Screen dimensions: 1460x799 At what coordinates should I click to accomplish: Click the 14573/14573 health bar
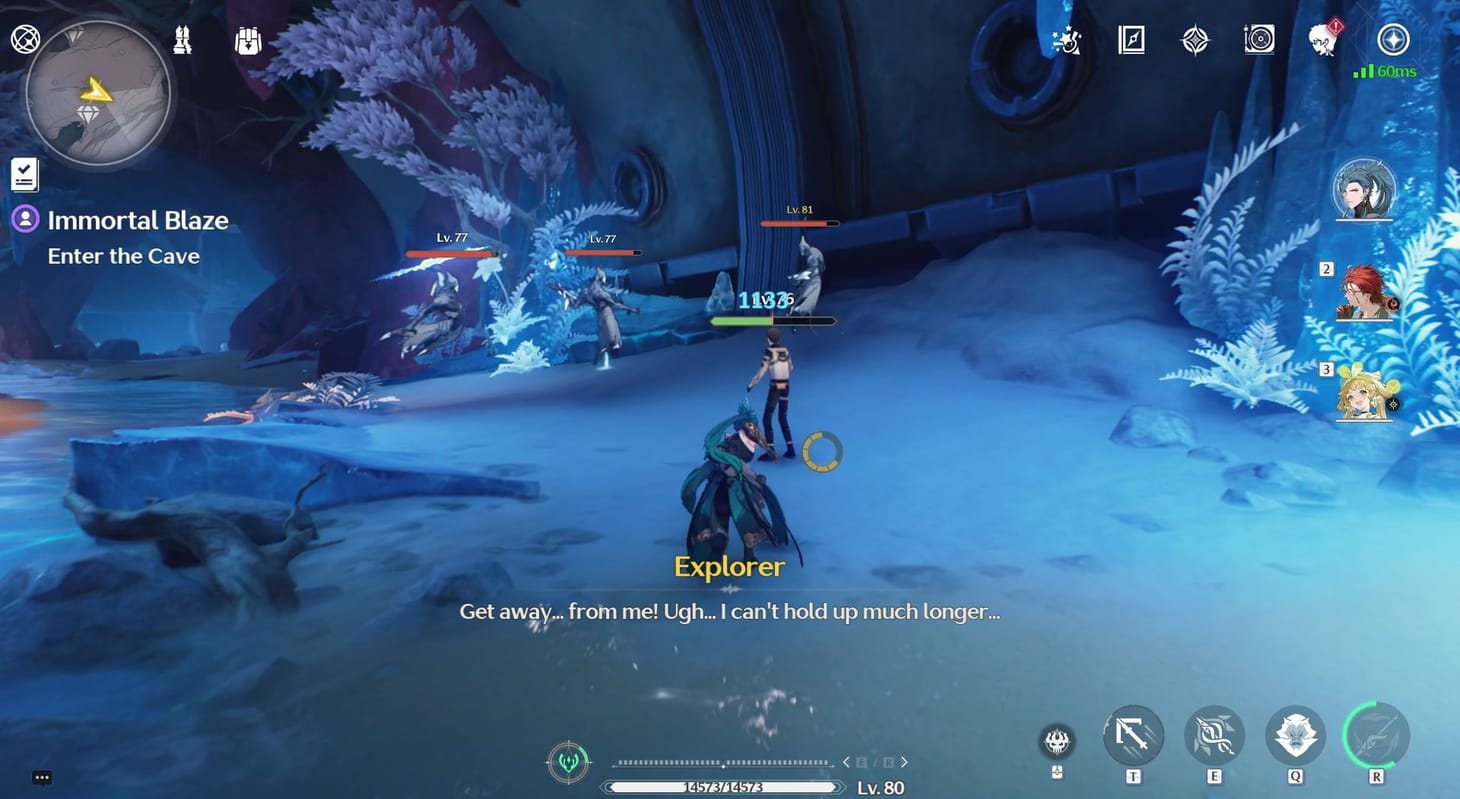coord(722,787)
